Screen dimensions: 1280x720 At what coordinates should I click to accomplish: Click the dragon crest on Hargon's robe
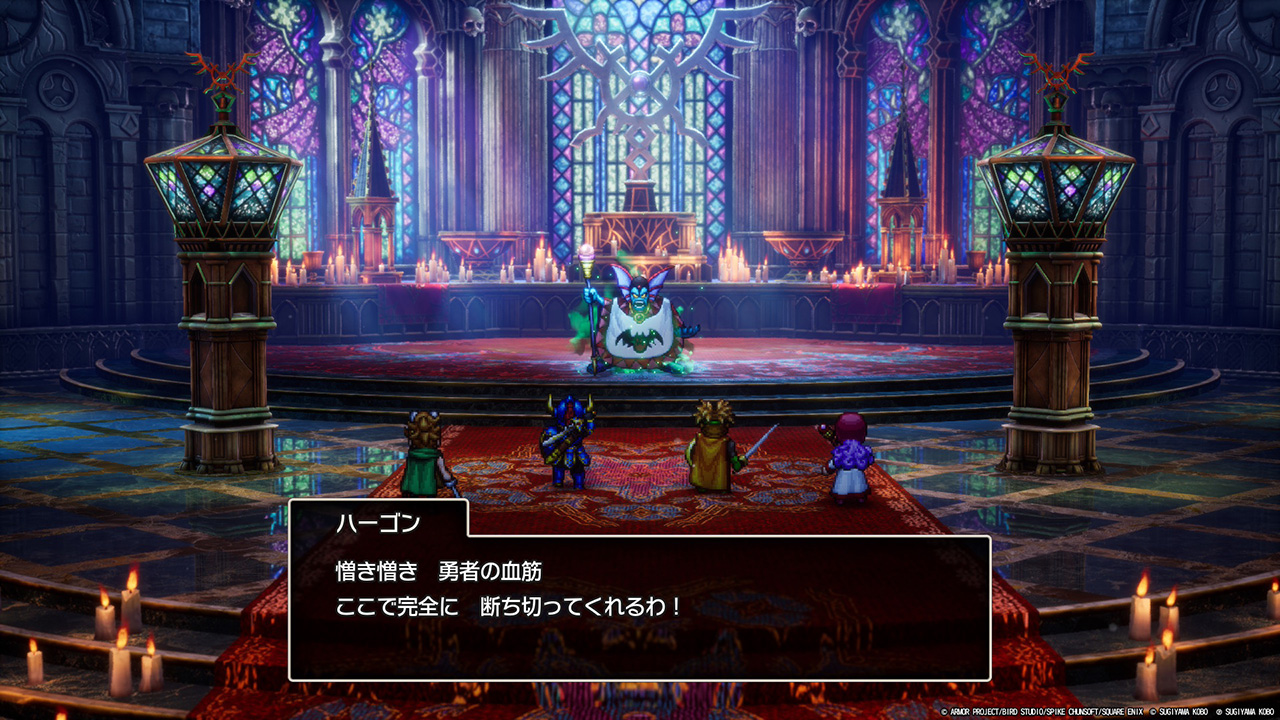(x=640, y=340)
